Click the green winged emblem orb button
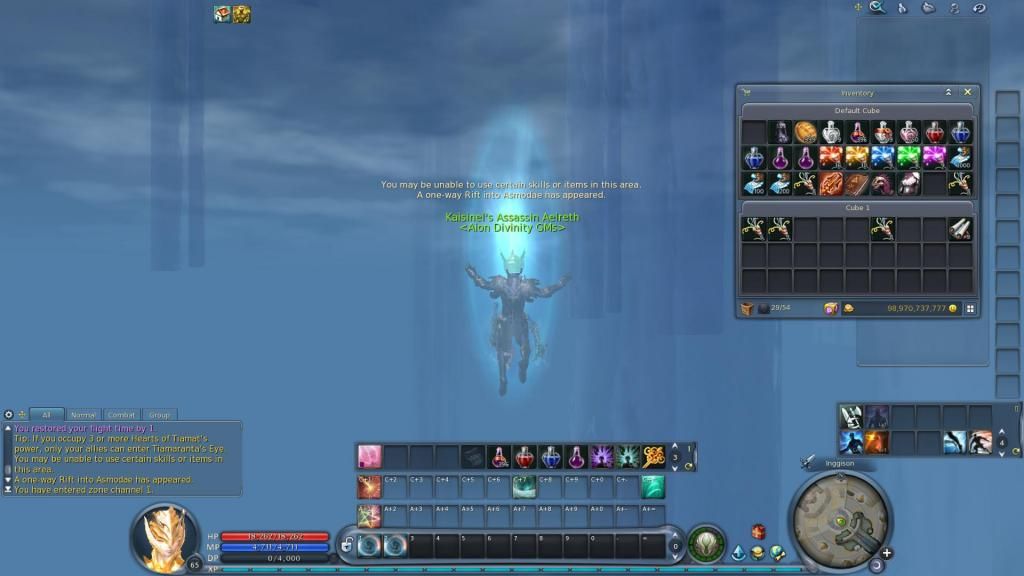Image resolution: width=1024 pixels, height=576 pixels. coord(706,543)
